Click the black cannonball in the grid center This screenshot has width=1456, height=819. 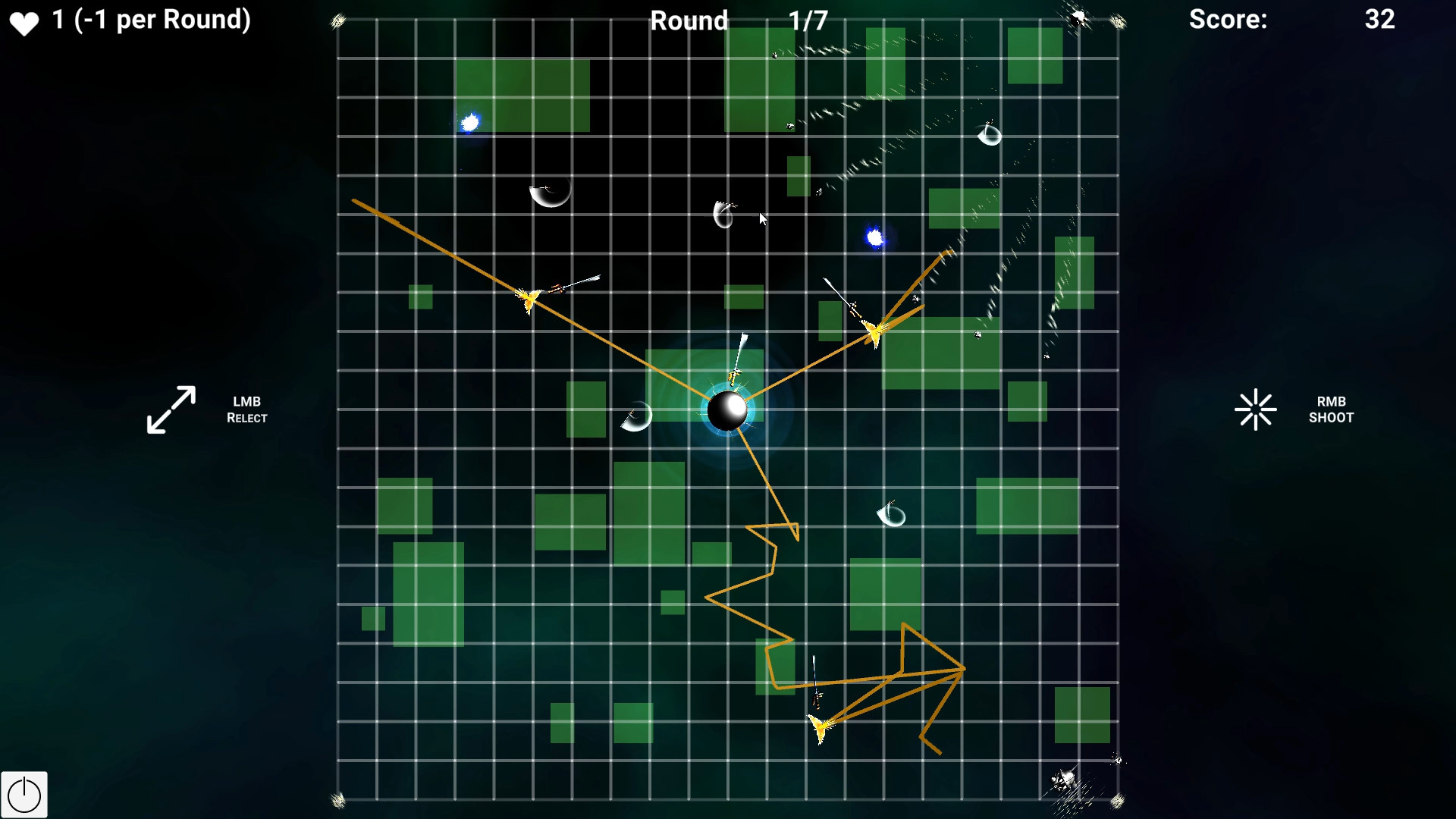[729, 409]
